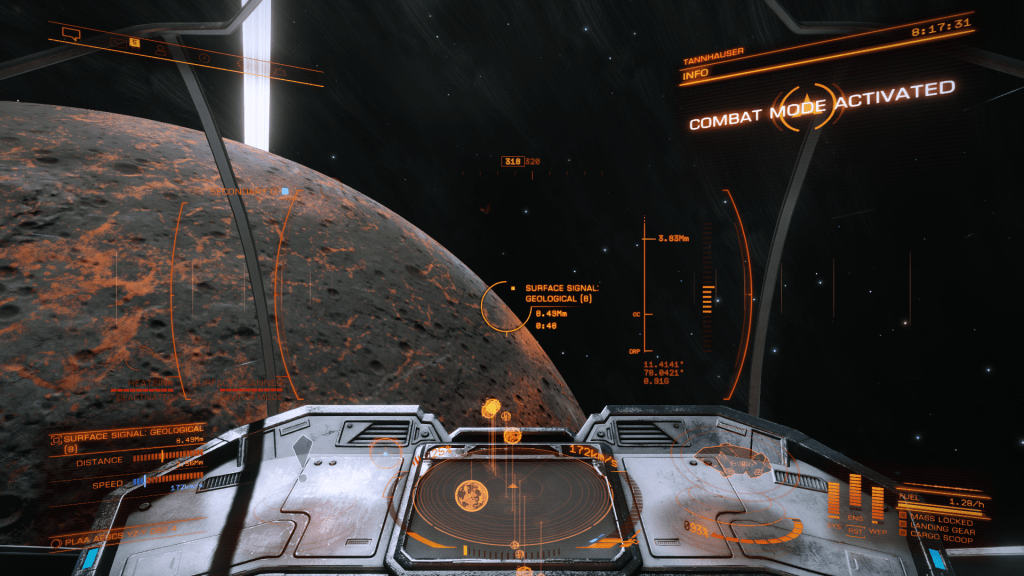1024x576 pixels.
Task: Click the circular radar scanner
Action: coord(513,495)
